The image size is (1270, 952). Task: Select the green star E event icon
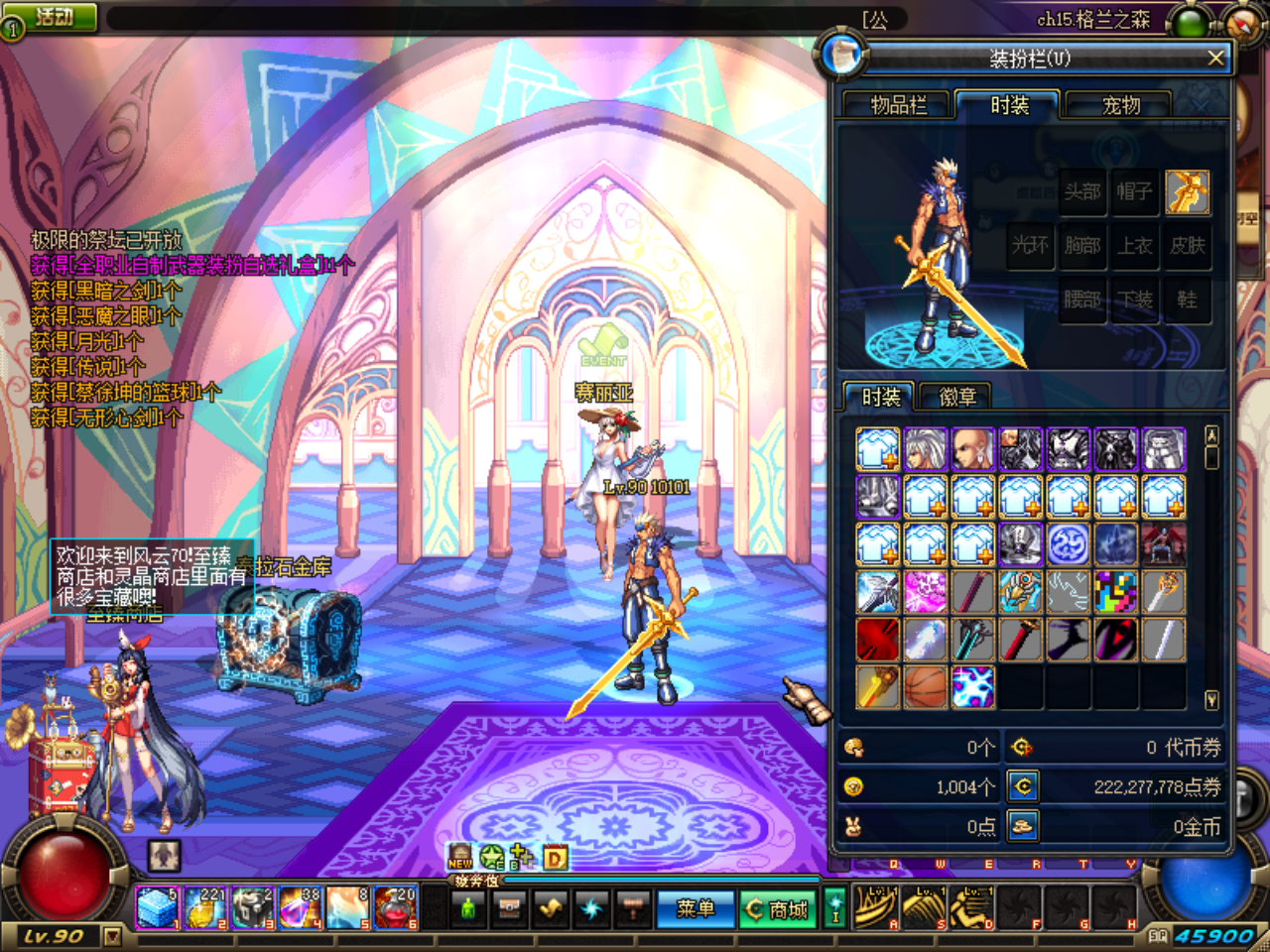pos(490,856)
